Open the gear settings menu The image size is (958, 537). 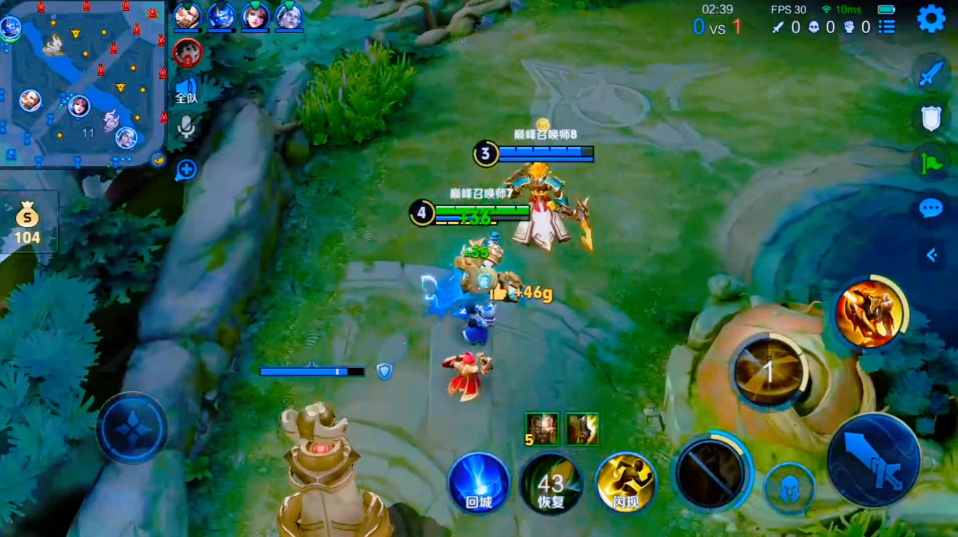point(931,18)
